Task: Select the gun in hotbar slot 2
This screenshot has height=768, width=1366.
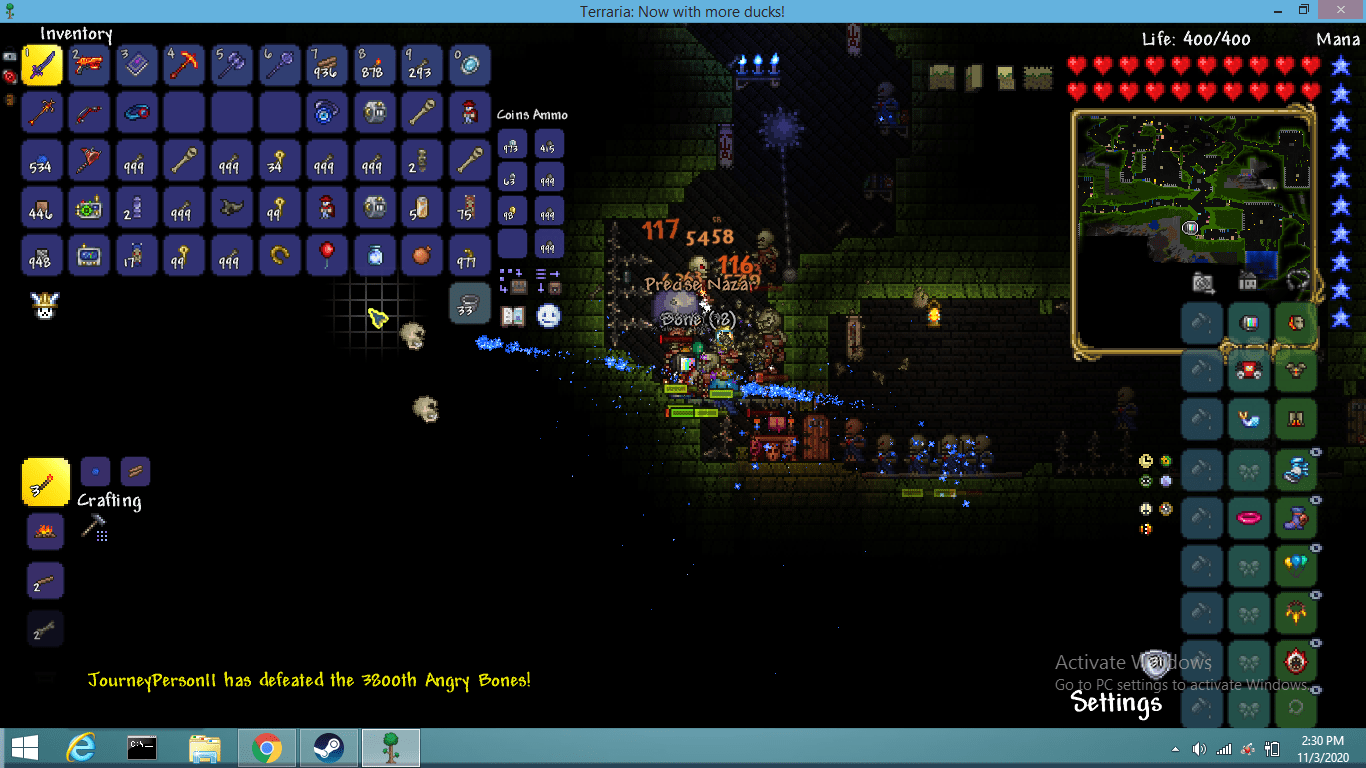Action: click(x=89, y=65)
